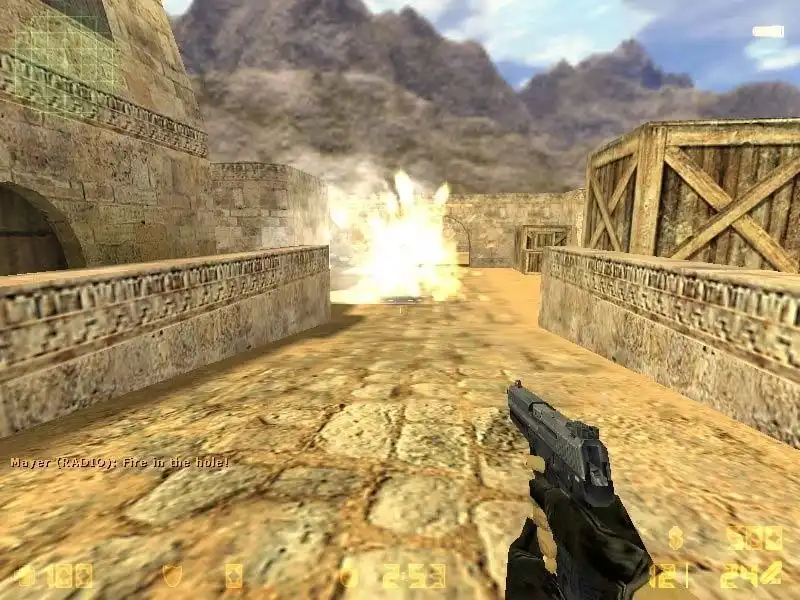The image size is (800, 600).
Task: Click the armor shield icon
Action: pyautogui.click(x=172, y=576)
